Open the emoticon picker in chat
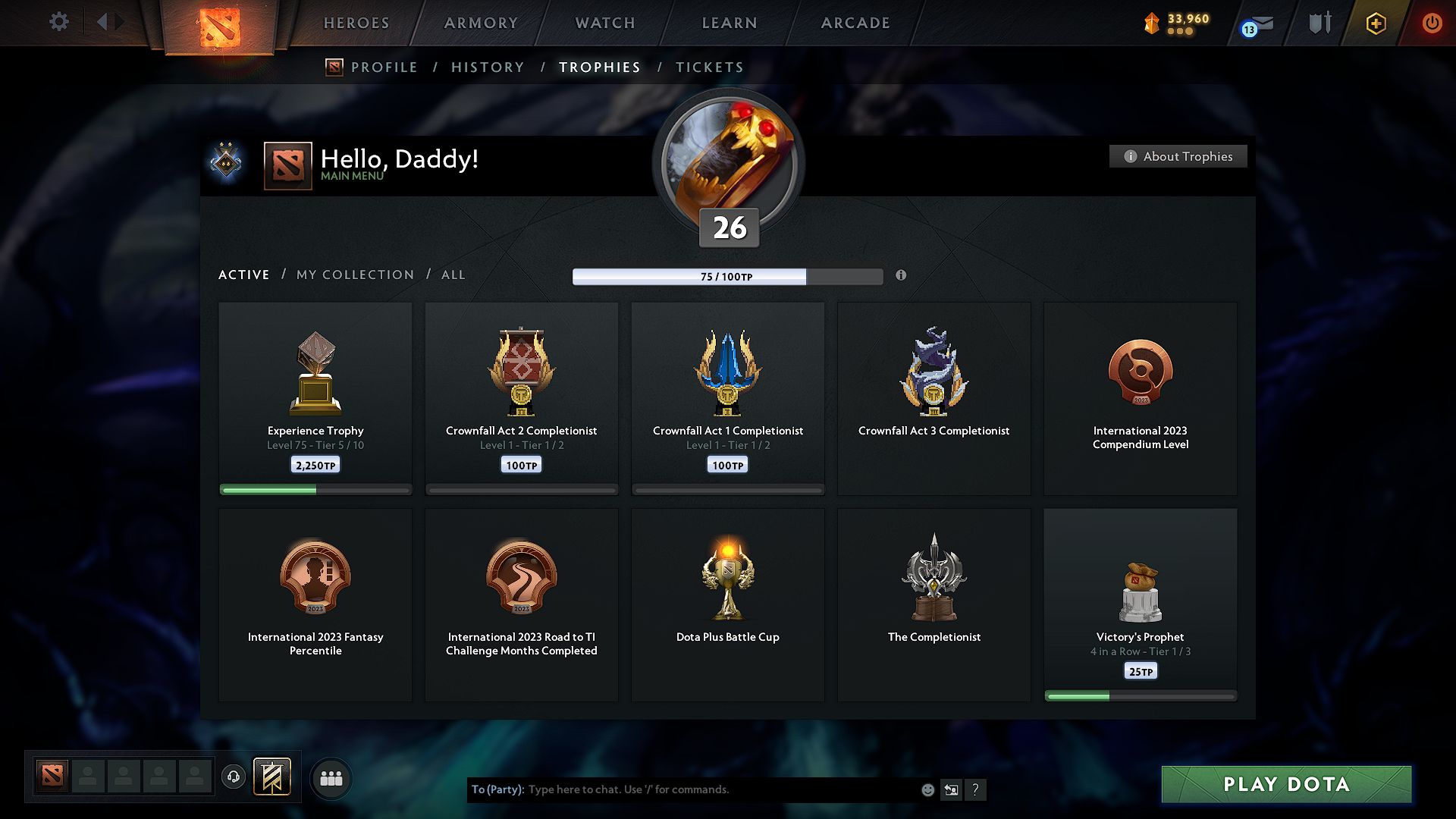Viewport: 1456px width, 819px height. tap(927, 789)
